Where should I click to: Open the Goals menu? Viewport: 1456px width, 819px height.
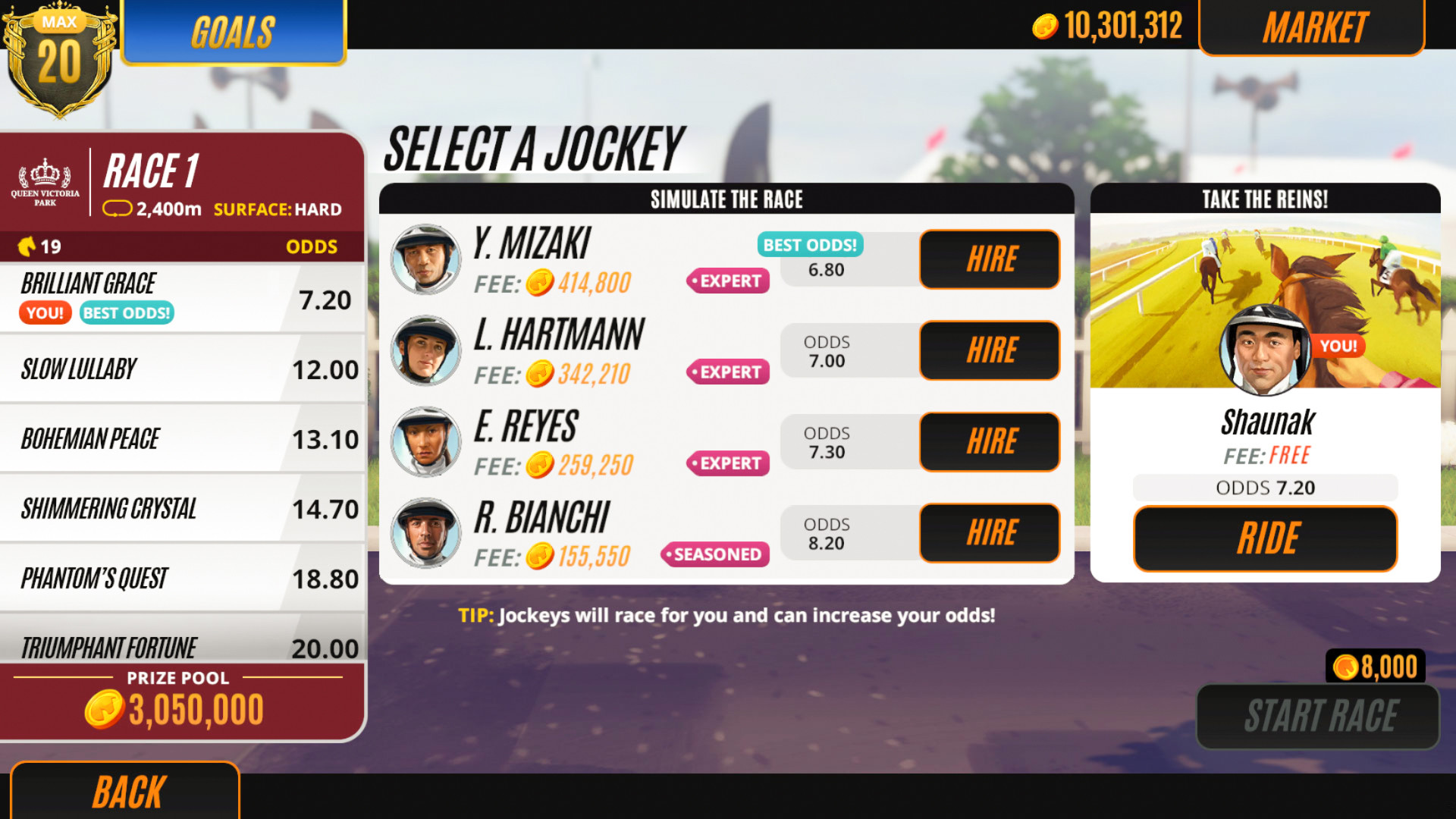tap(232, 32)
